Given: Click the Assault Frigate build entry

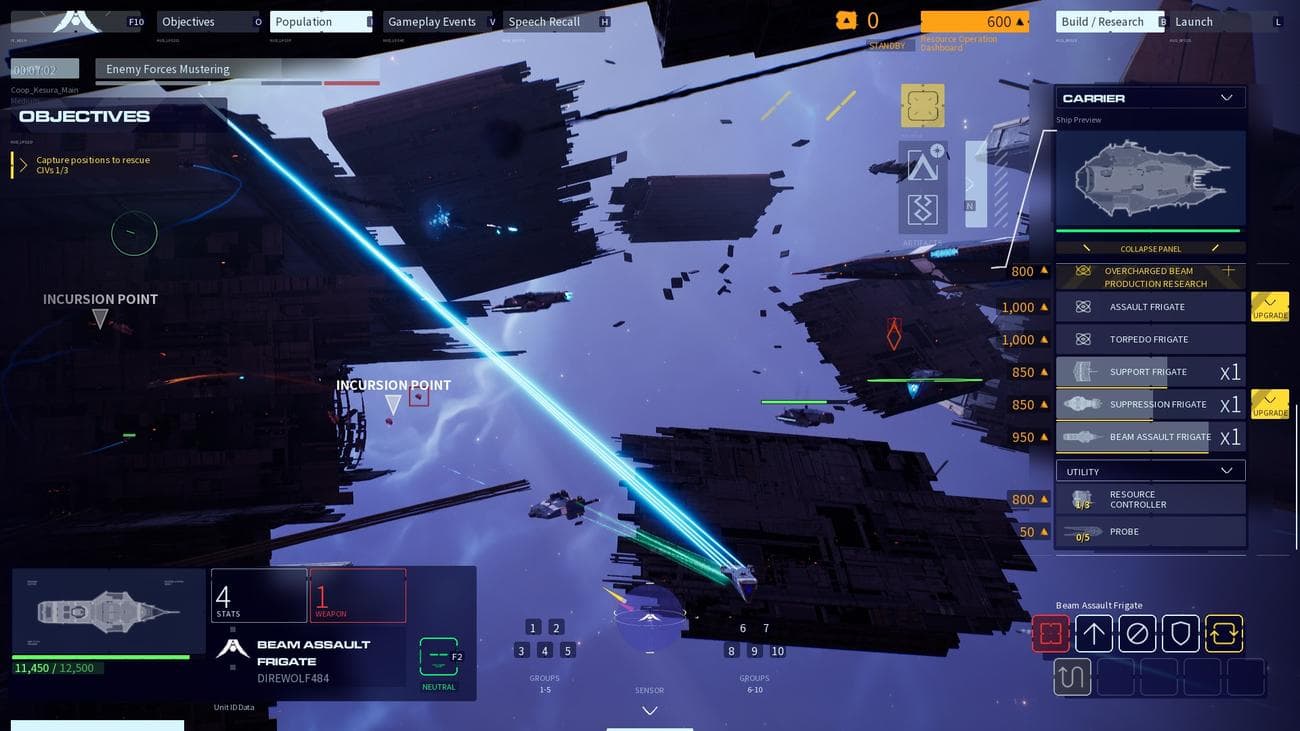Looking at the screenshot, I should click(x=1150, y=307).
